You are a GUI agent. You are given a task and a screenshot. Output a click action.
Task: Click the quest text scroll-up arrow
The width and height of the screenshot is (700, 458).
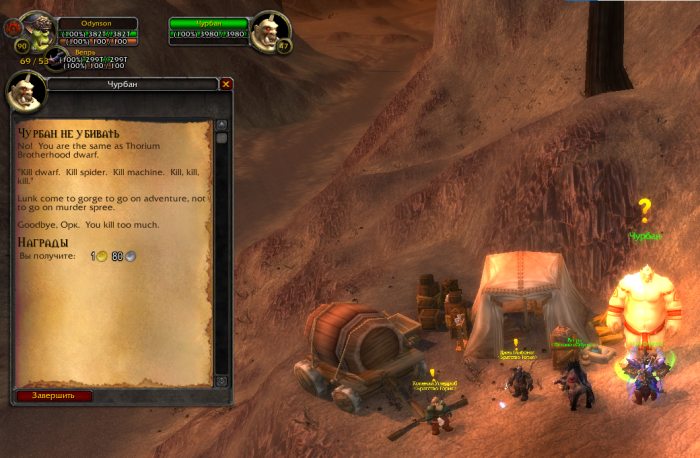pyautogui.click(x=222, y=125)
